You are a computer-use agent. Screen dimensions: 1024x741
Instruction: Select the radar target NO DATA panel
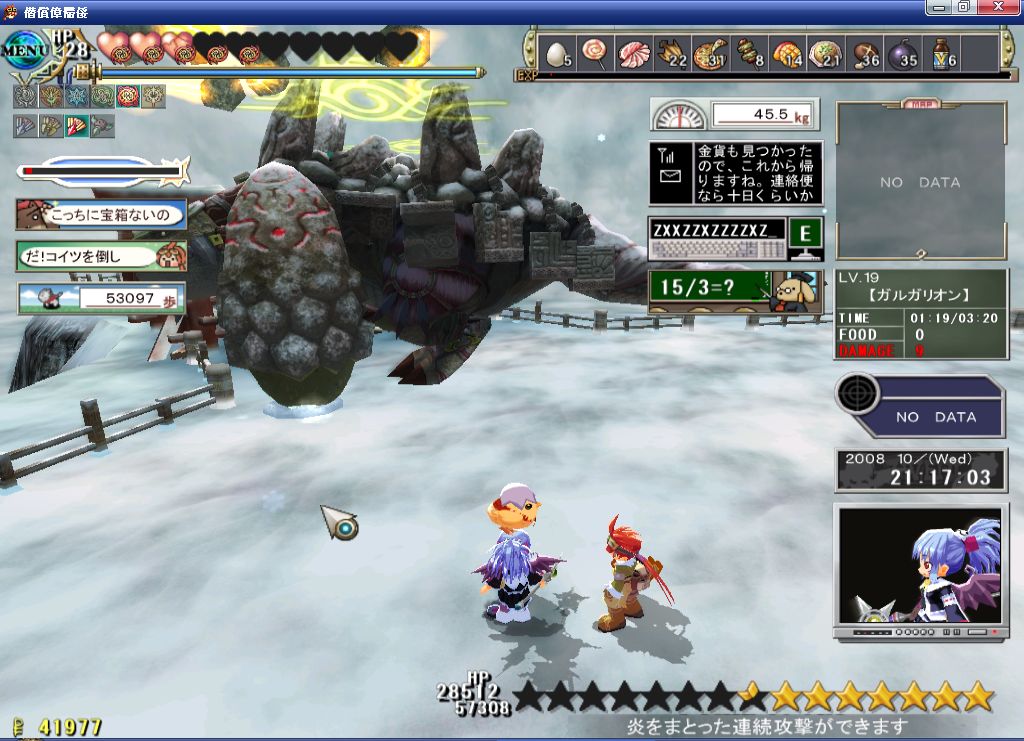920,407
